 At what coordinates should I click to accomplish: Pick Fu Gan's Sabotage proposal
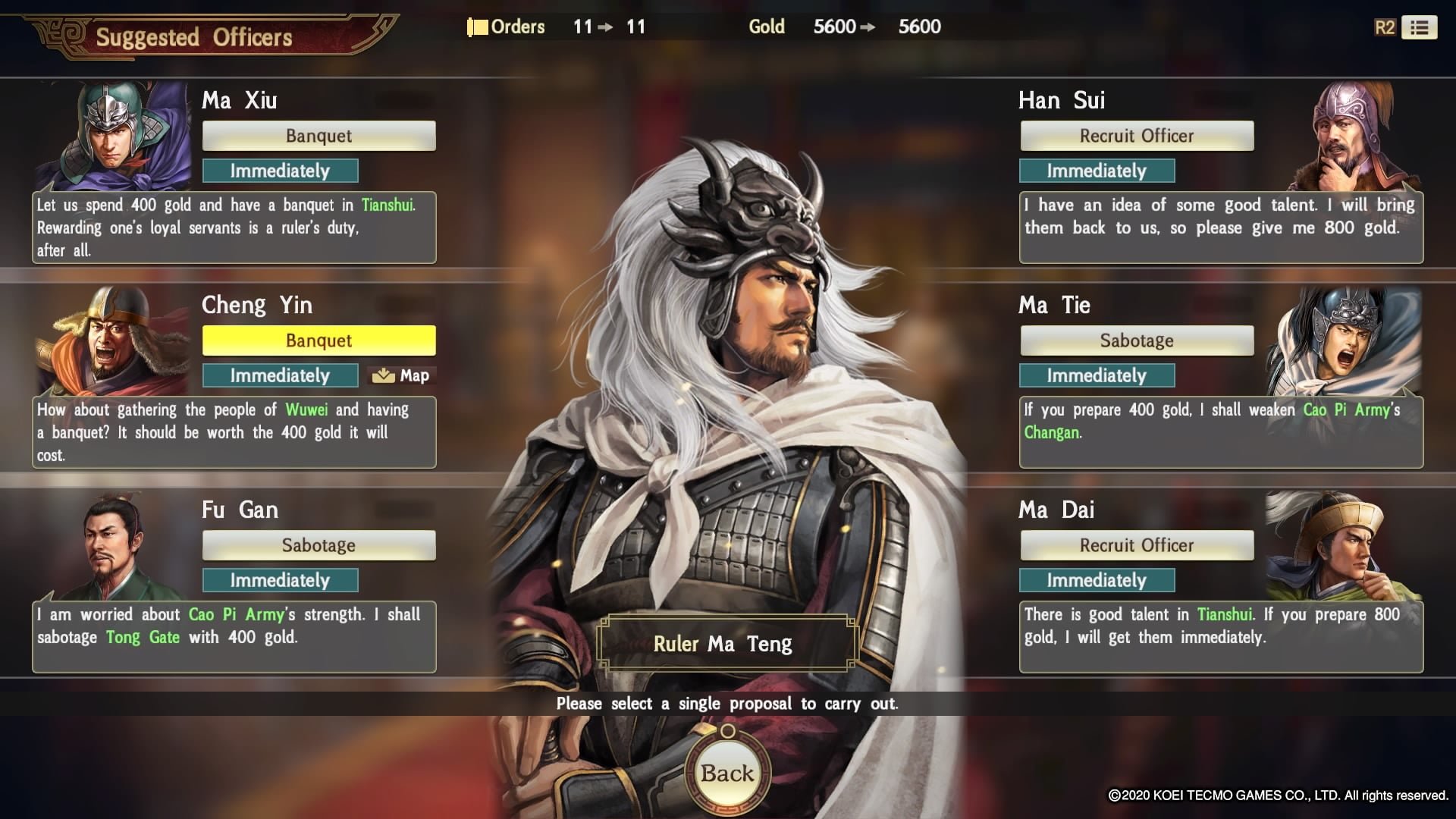tap(318, 545)
